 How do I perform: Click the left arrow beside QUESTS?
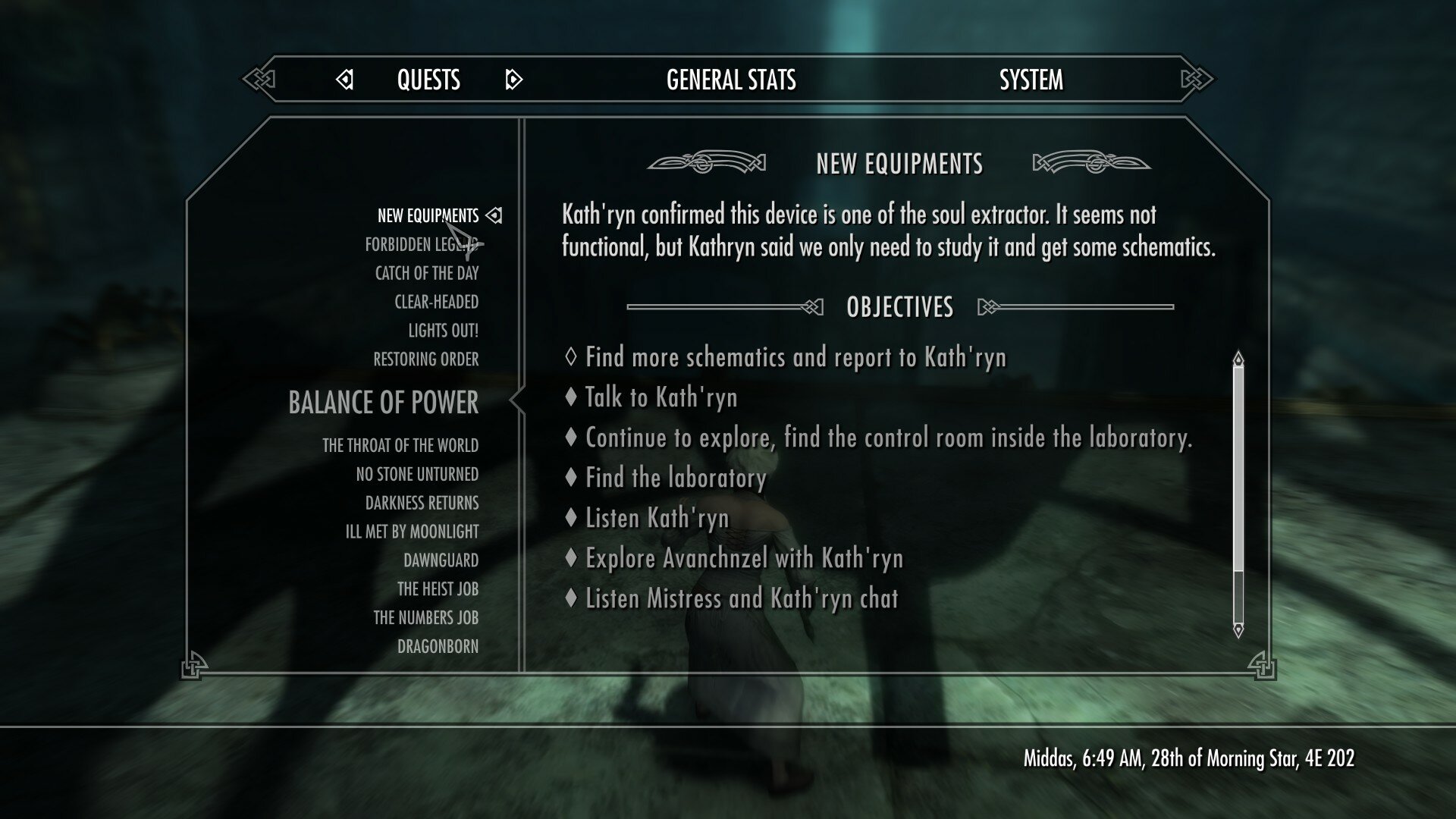(x=345, y=79)
